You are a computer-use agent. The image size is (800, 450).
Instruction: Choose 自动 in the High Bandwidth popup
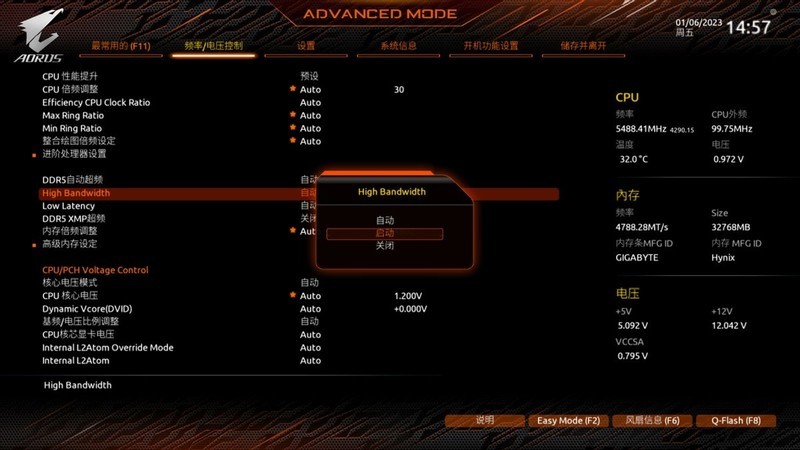(x=385, y=220)
